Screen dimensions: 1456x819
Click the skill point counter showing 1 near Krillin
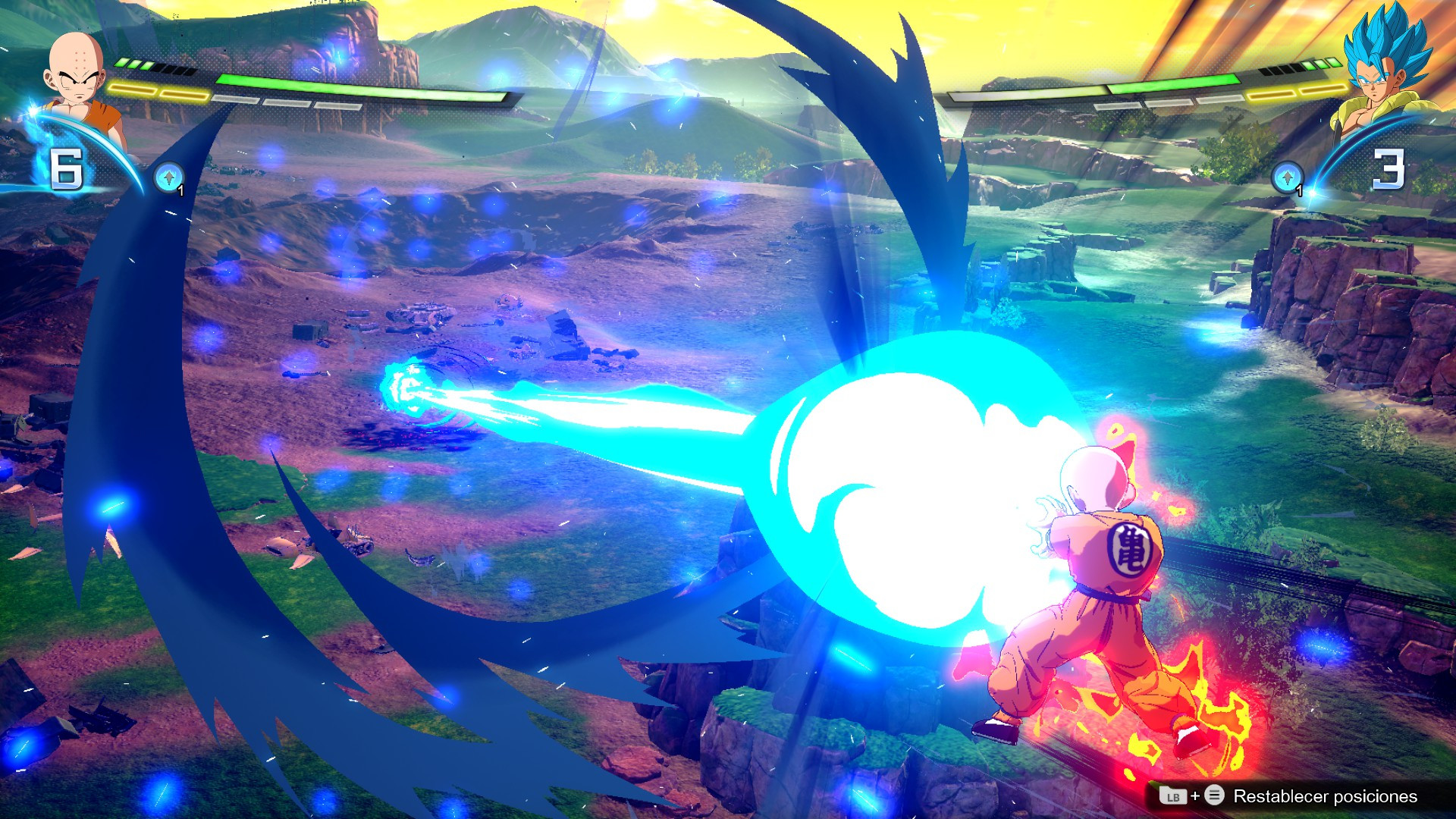(180, 191)
